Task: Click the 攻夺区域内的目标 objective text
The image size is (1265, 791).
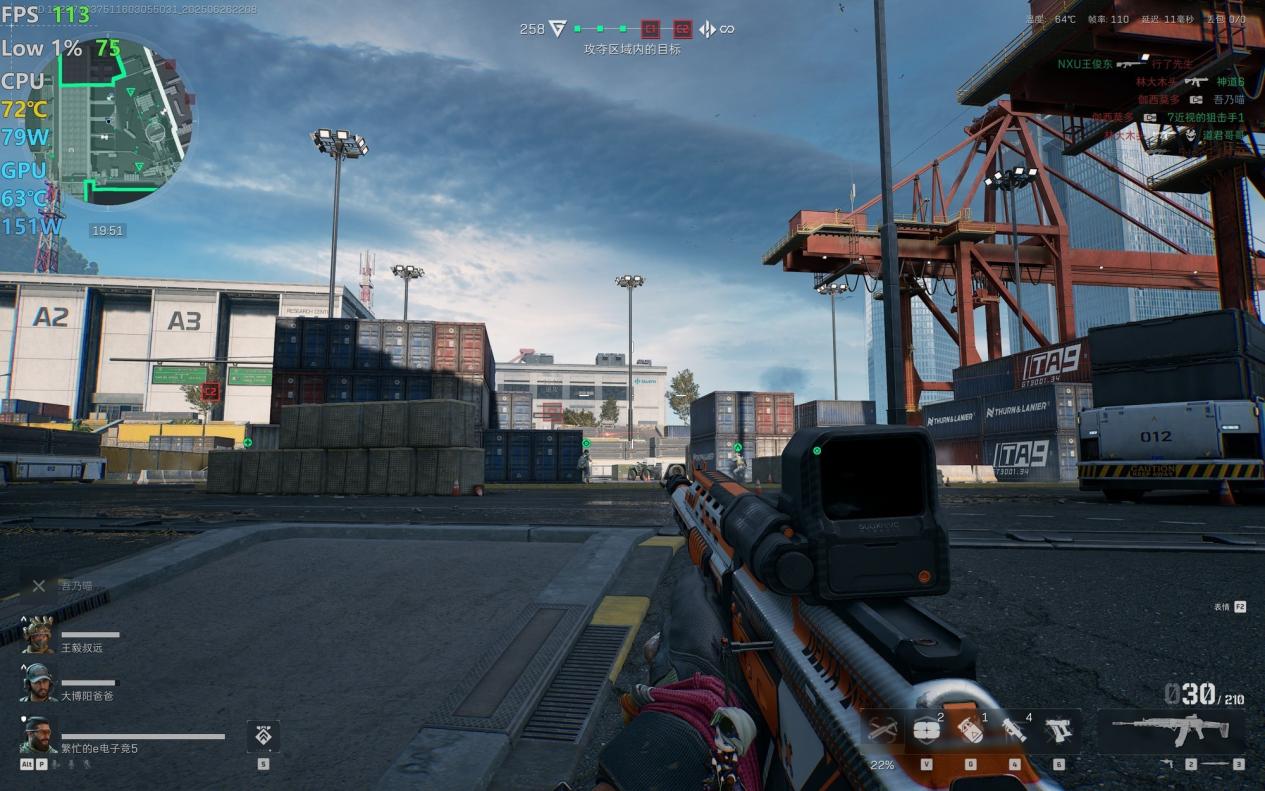Action: click(632, 49)
